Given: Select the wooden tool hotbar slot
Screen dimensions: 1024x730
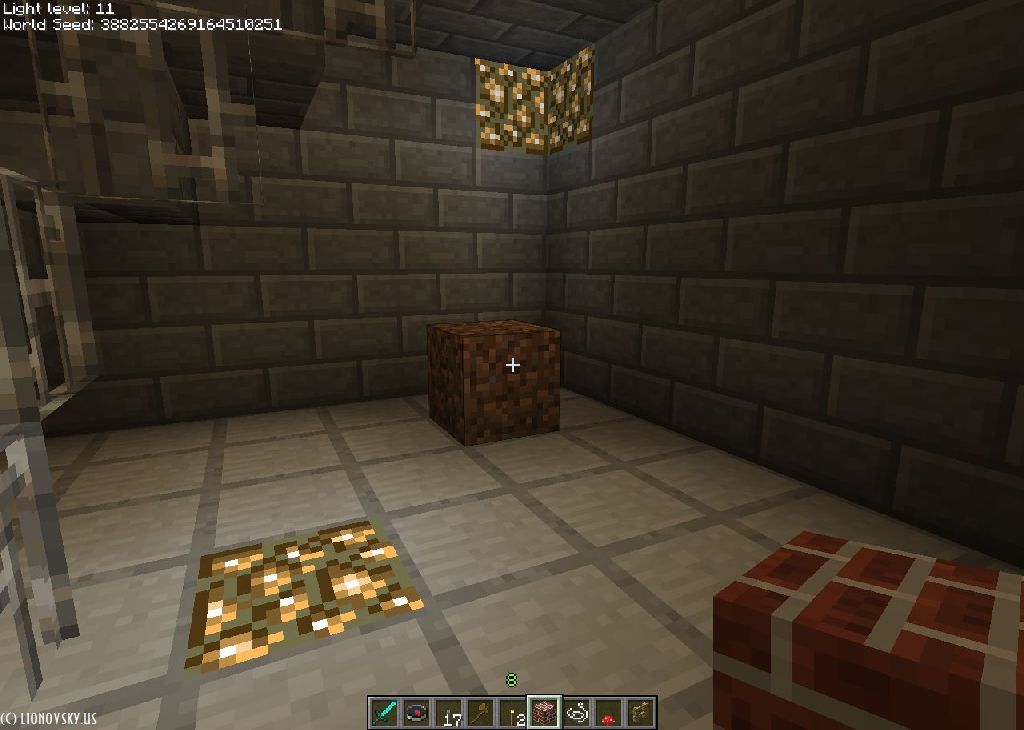Looking at the screenshot, I should (482, 712).
